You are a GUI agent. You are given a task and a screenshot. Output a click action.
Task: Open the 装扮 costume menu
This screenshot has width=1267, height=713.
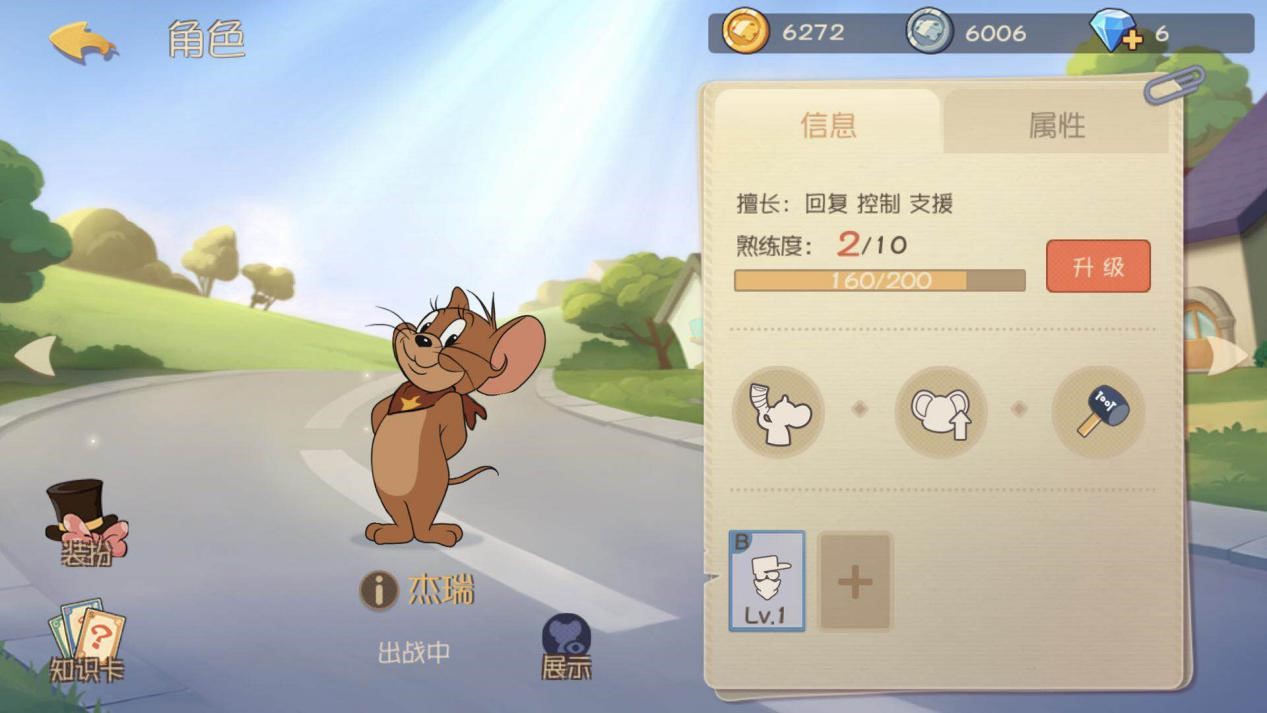[x=86, y=524]
